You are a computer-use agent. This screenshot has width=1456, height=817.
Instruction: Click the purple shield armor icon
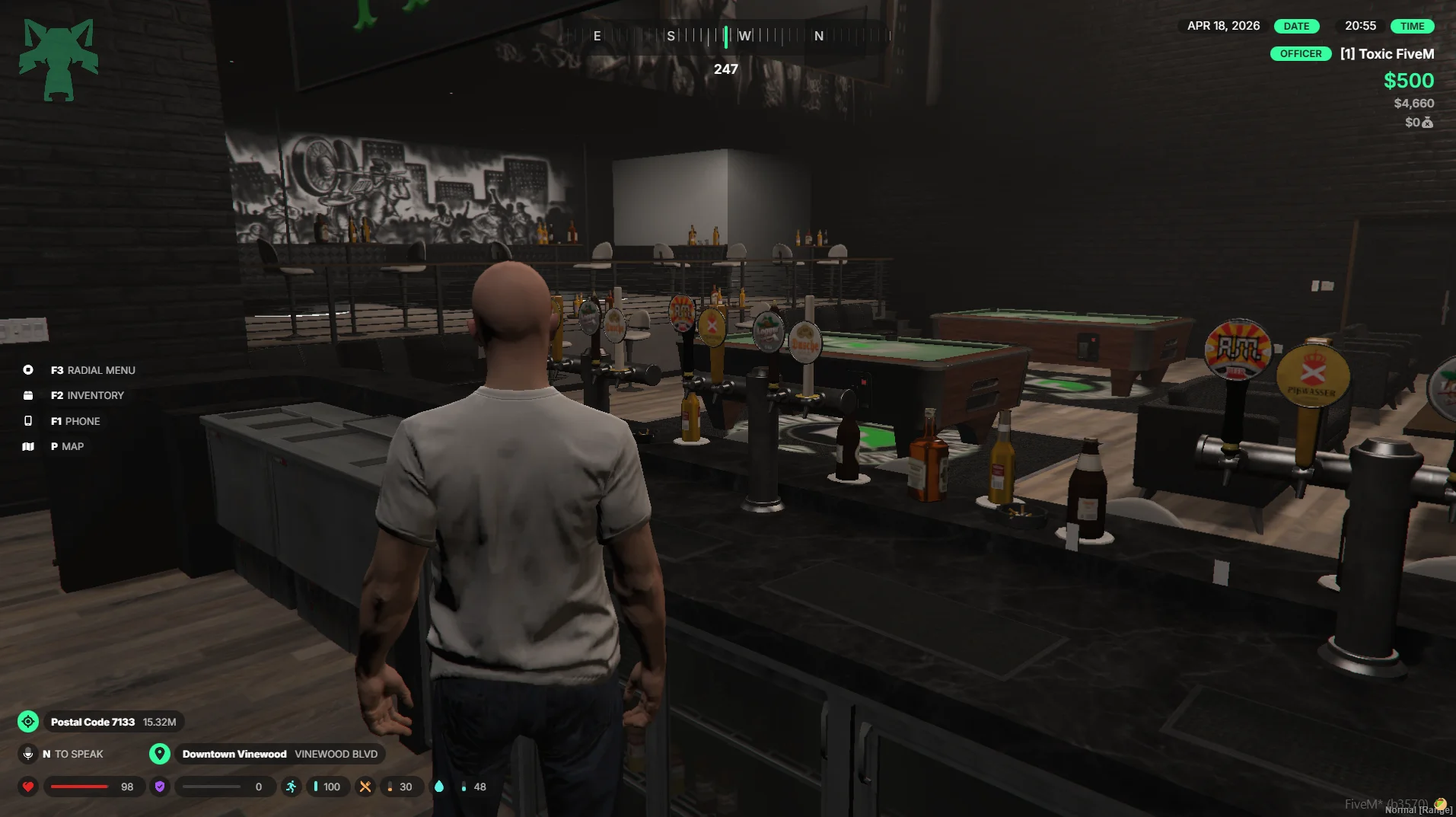(160, 787)
